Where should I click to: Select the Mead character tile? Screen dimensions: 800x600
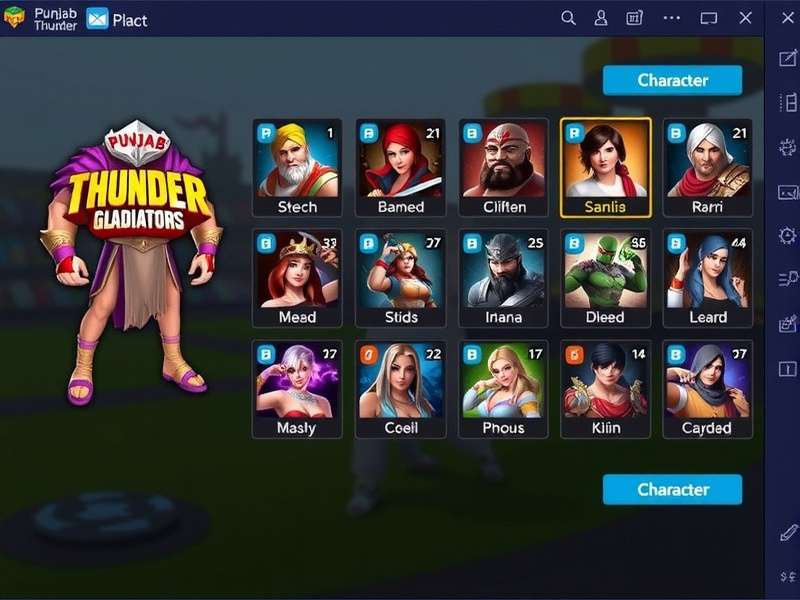[297, 278]
